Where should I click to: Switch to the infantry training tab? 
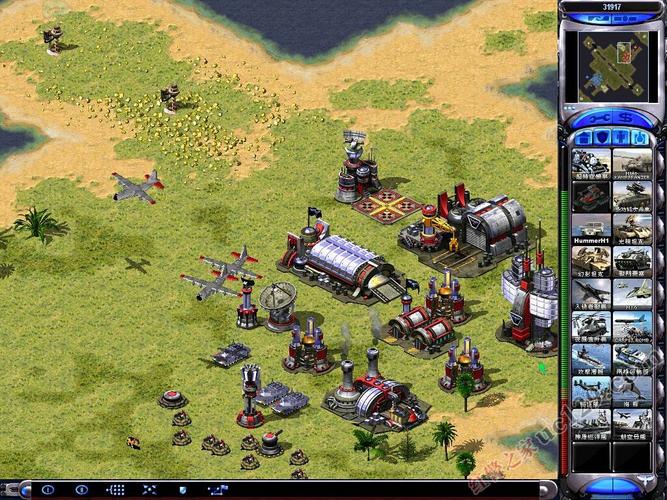coord(619,136)
